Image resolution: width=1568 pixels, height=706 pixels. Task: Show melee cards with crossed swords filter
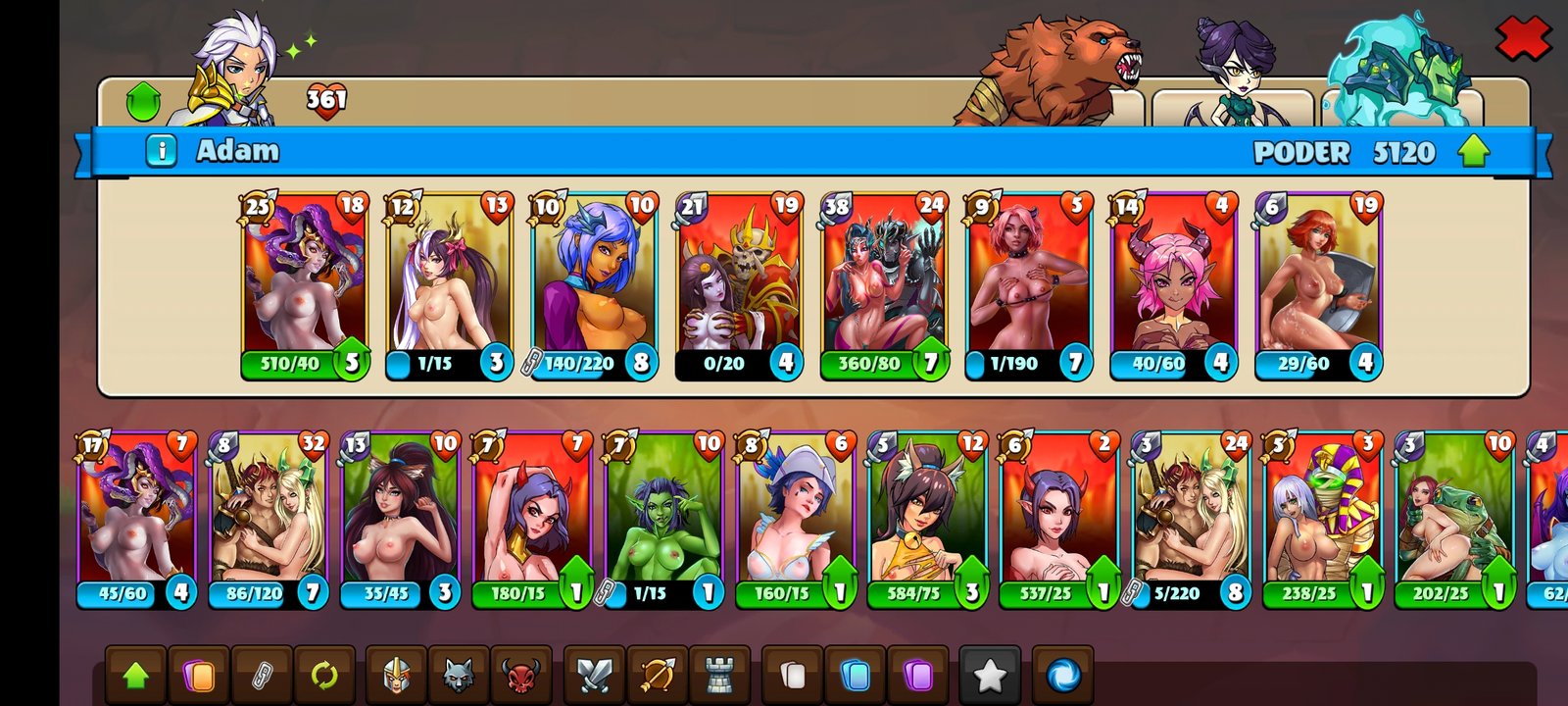pos(594,675)
